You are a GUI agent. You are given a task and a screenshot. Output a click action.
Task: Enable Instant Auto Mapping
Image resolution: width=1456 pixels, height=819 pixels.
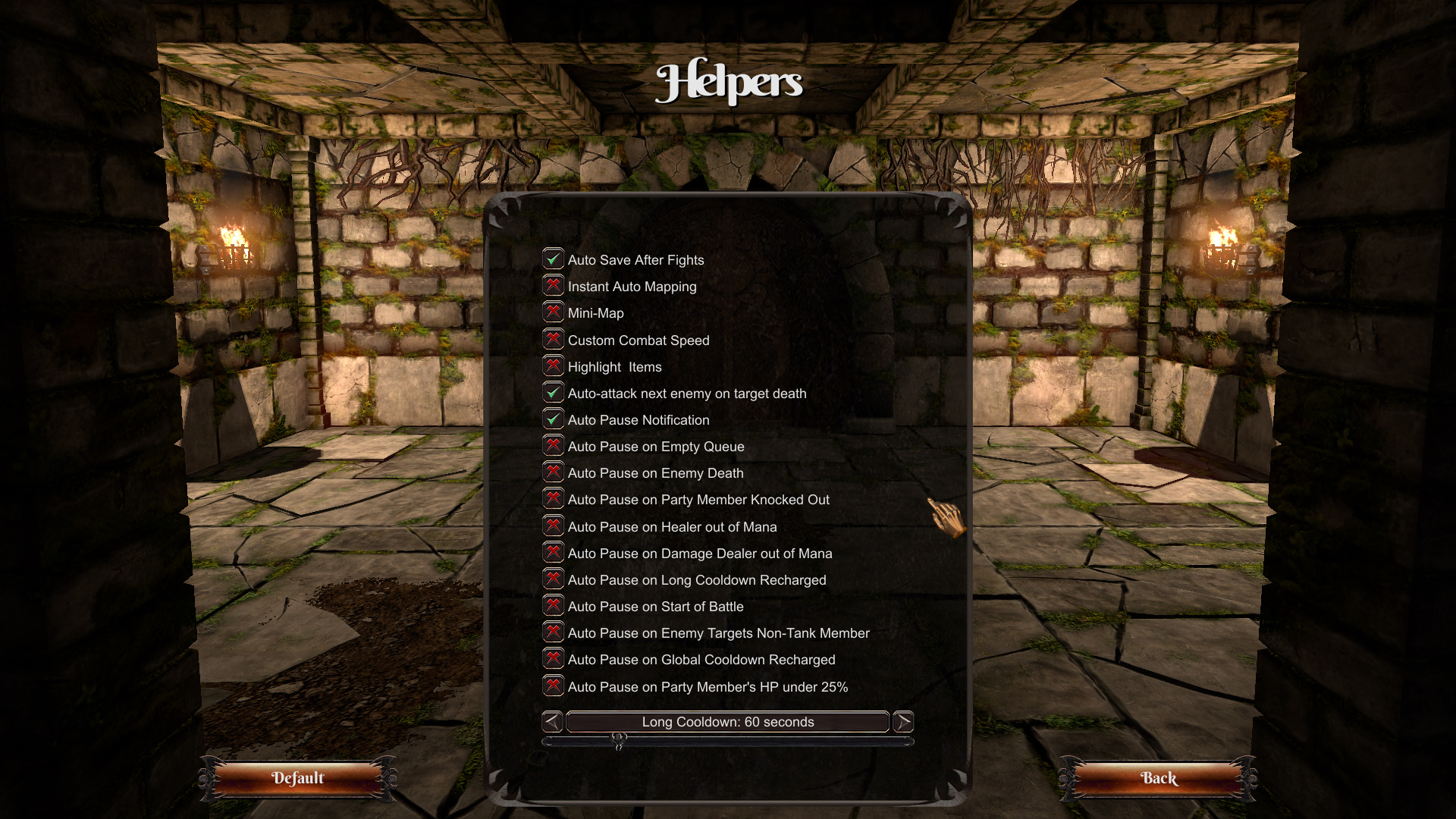554,286
